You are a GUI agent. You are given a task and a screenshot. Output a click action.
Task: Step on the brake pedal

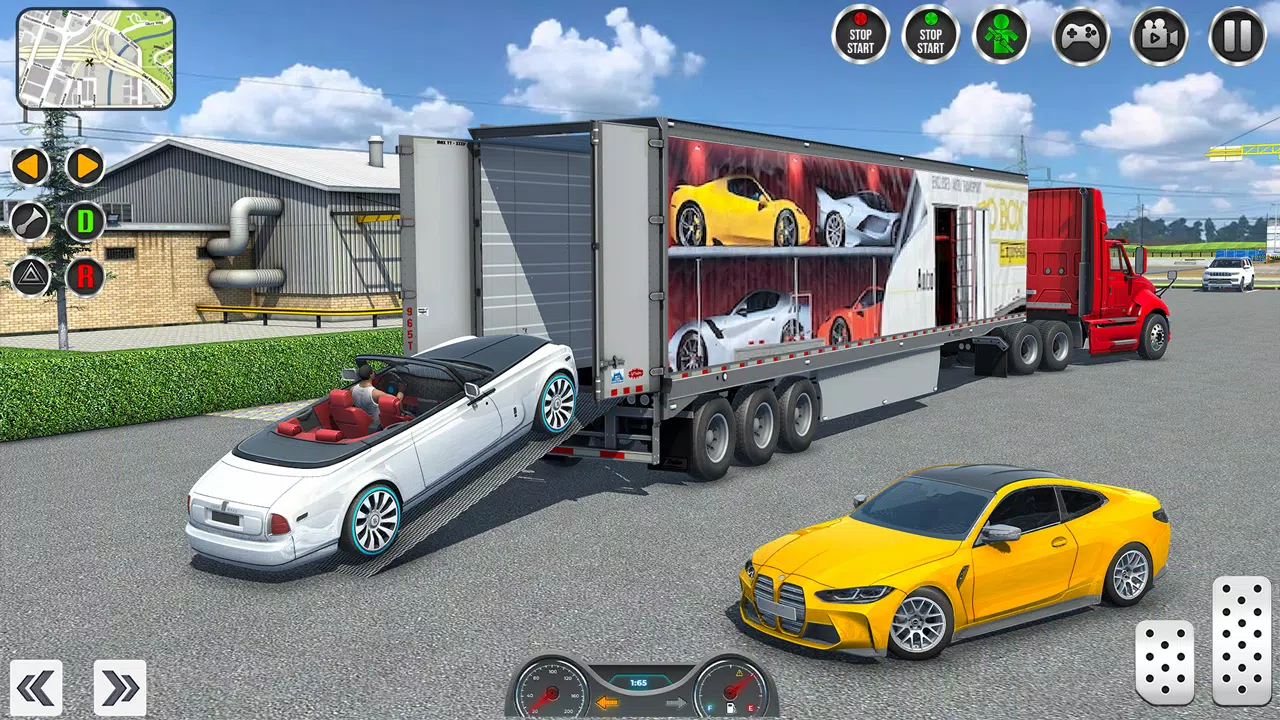pyautogui.click(x=1166, y=660)
